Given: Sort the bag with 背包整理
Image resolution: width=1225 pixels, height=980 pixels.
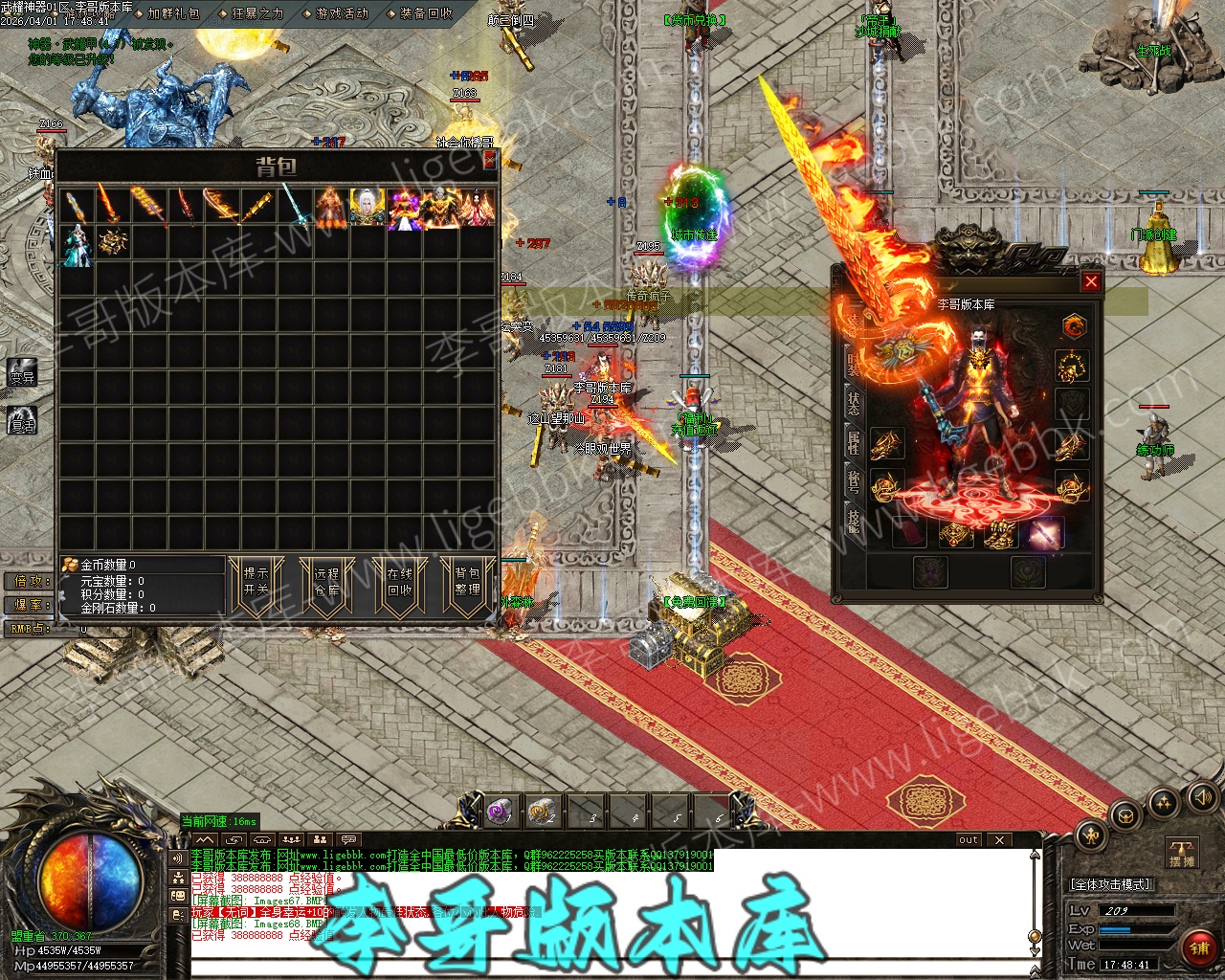Looking at the screenshot, I should (x=468, y=582).
